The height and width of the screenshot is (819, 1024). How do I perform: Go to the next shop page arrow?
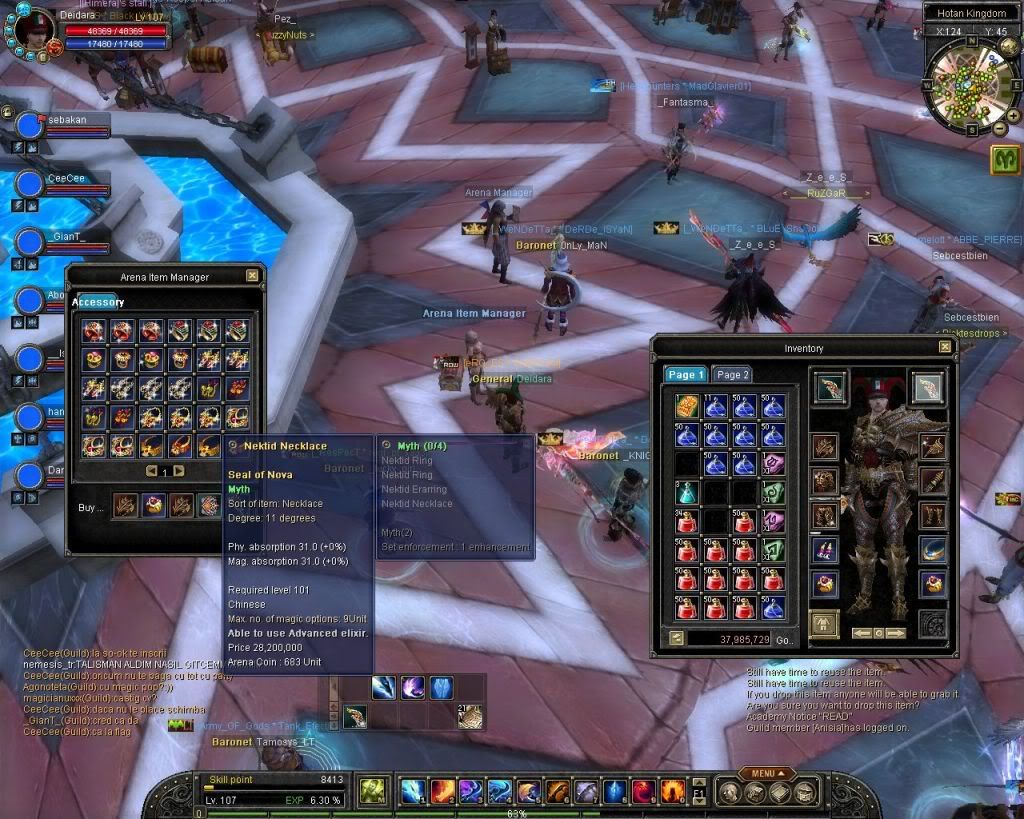pyautogui.click(x=179, y=471)
